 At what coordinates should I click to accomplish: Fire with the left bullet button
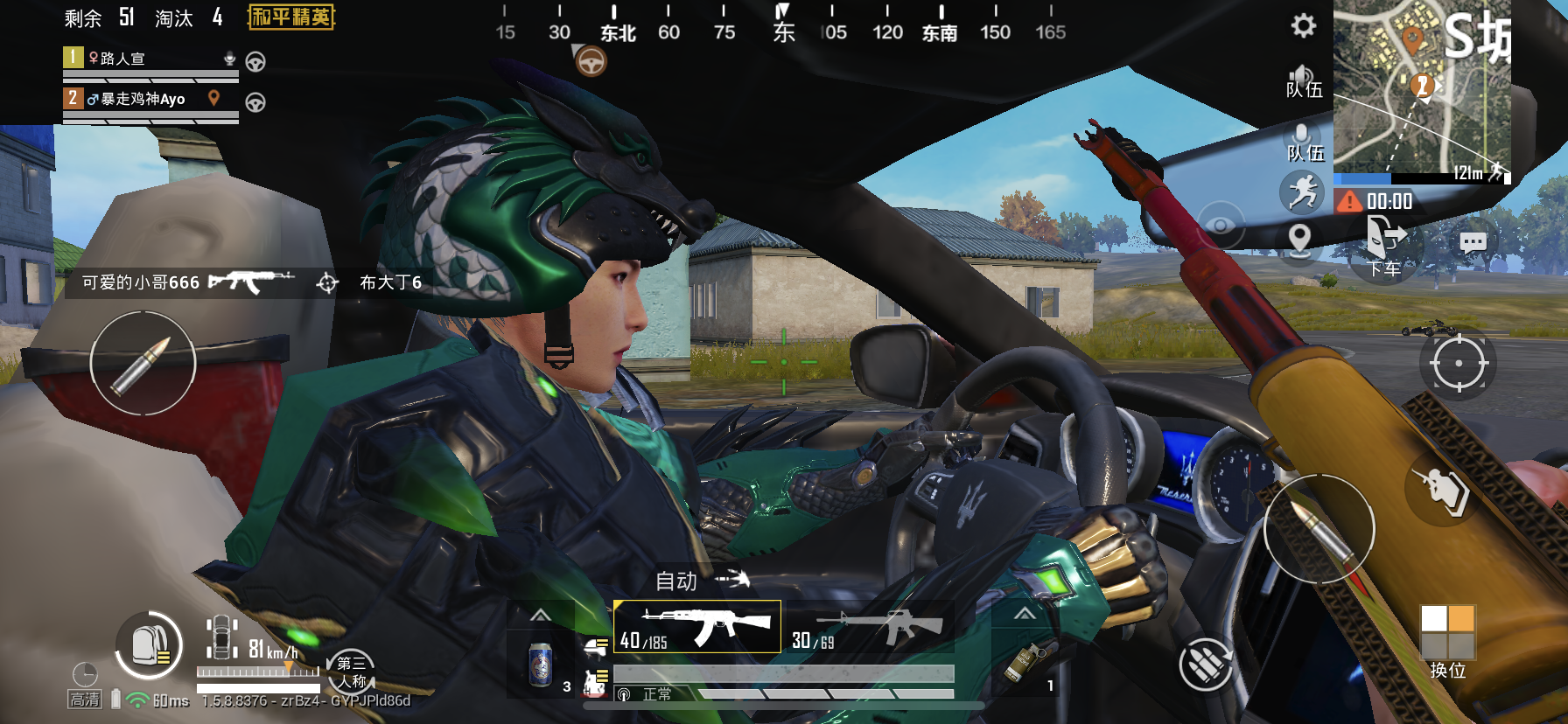point(143,364)
